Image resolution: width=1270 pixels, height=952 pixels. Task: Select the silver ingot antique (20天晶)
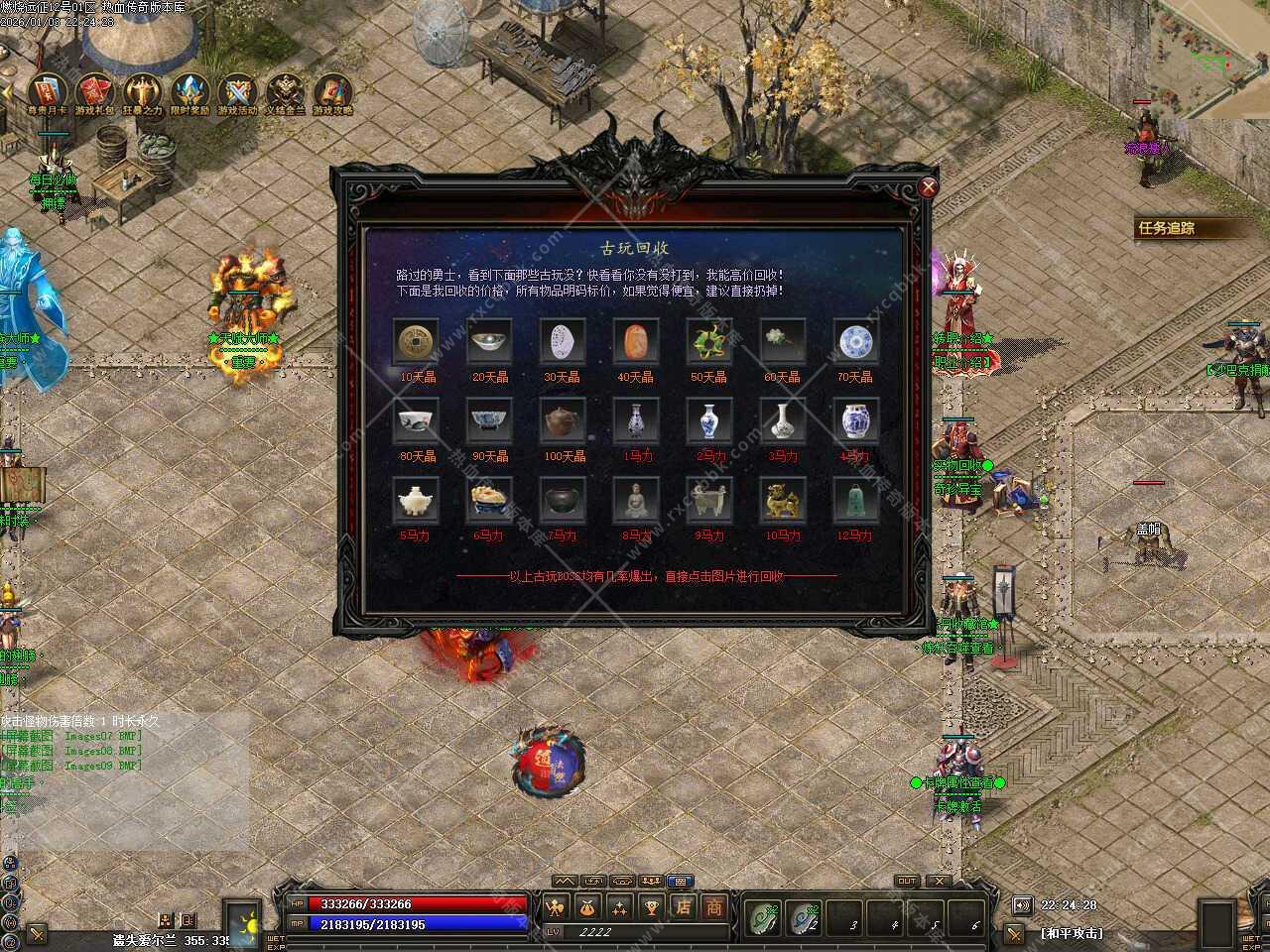pos(490,342)
